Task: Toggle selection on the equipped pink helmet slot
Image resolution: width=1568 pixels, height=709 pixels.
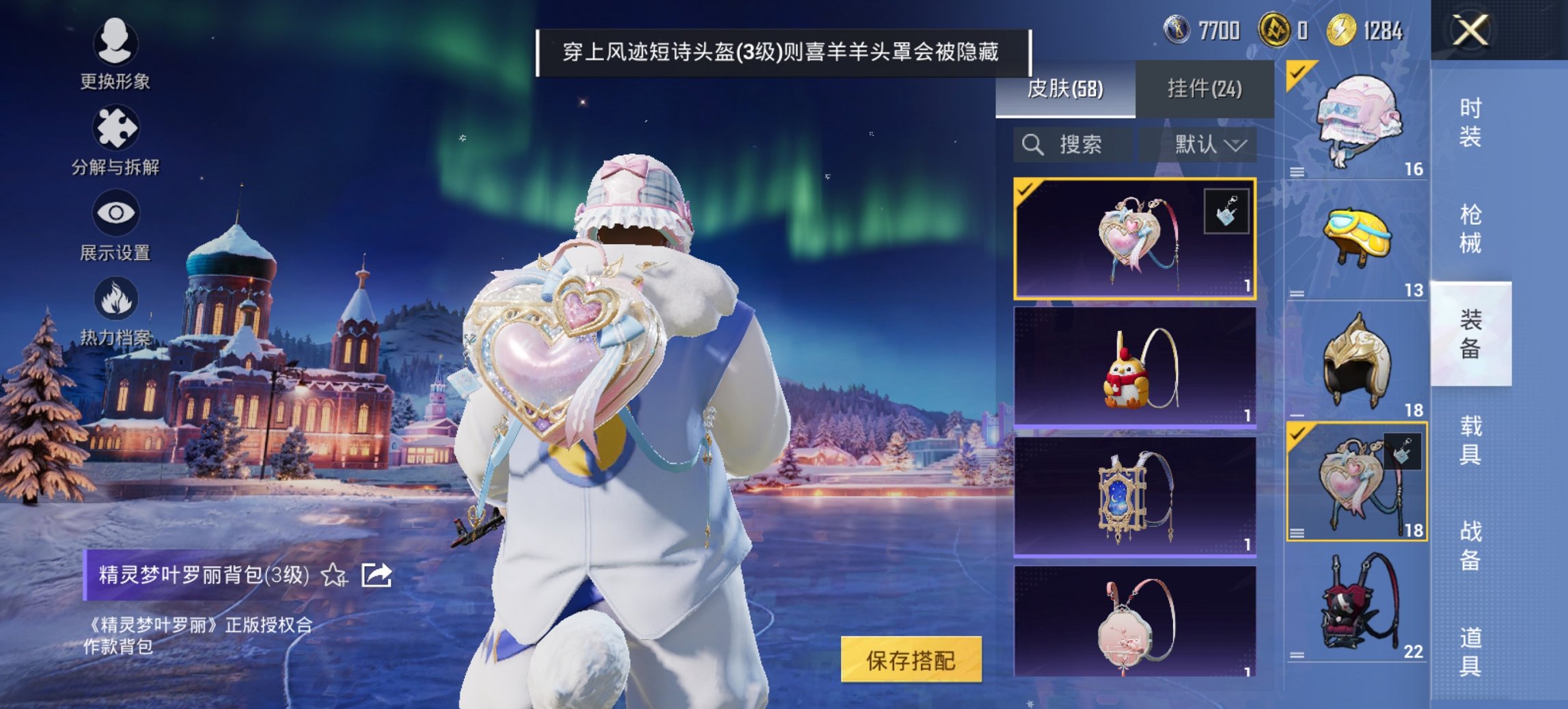Action: (x=1296, y=72)
